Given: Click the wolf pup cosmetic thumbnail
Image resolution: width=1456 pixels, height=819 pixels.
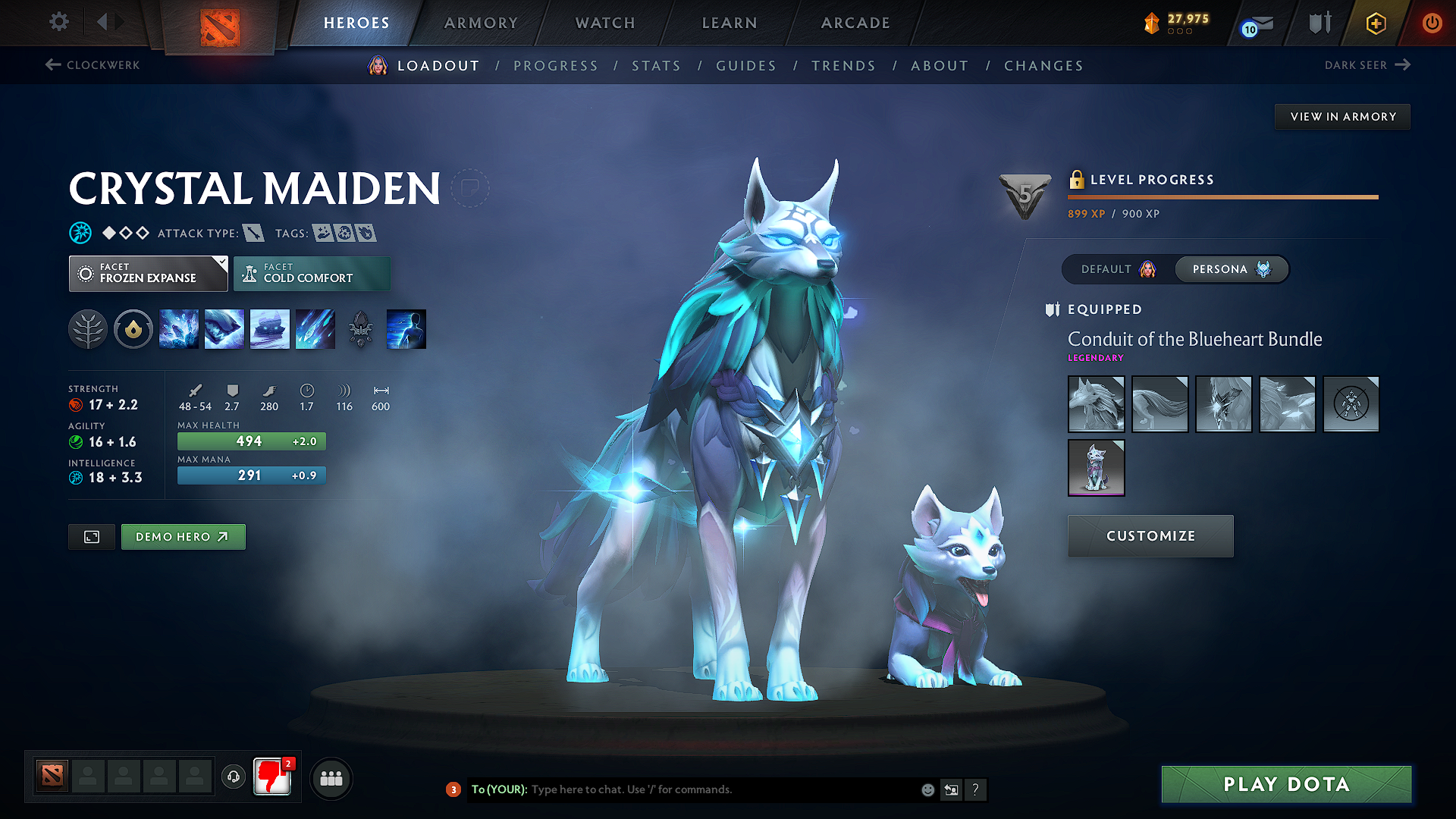Looking at the screenshot, I should (1096, 467).
